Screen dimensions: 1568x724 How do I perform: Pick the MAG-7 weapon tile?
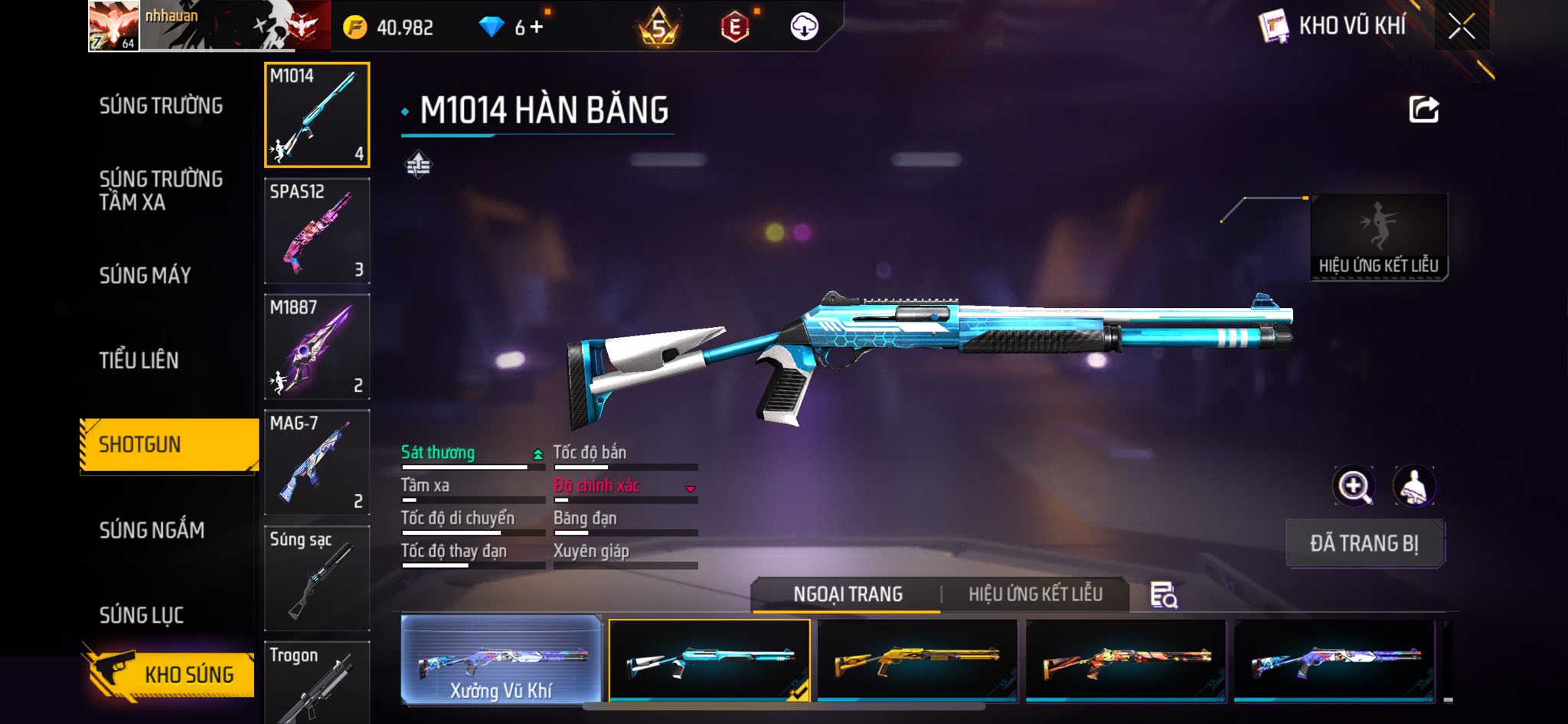317,462
